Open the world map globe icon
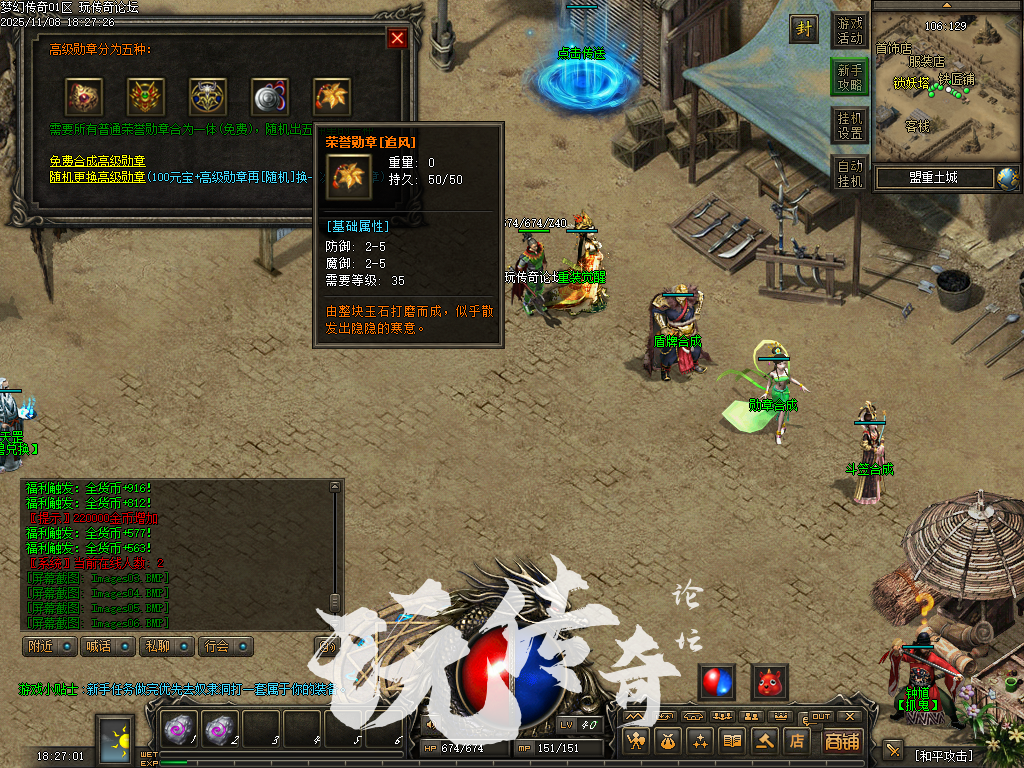This screenshot has width=1024, height=768. 1006,178
